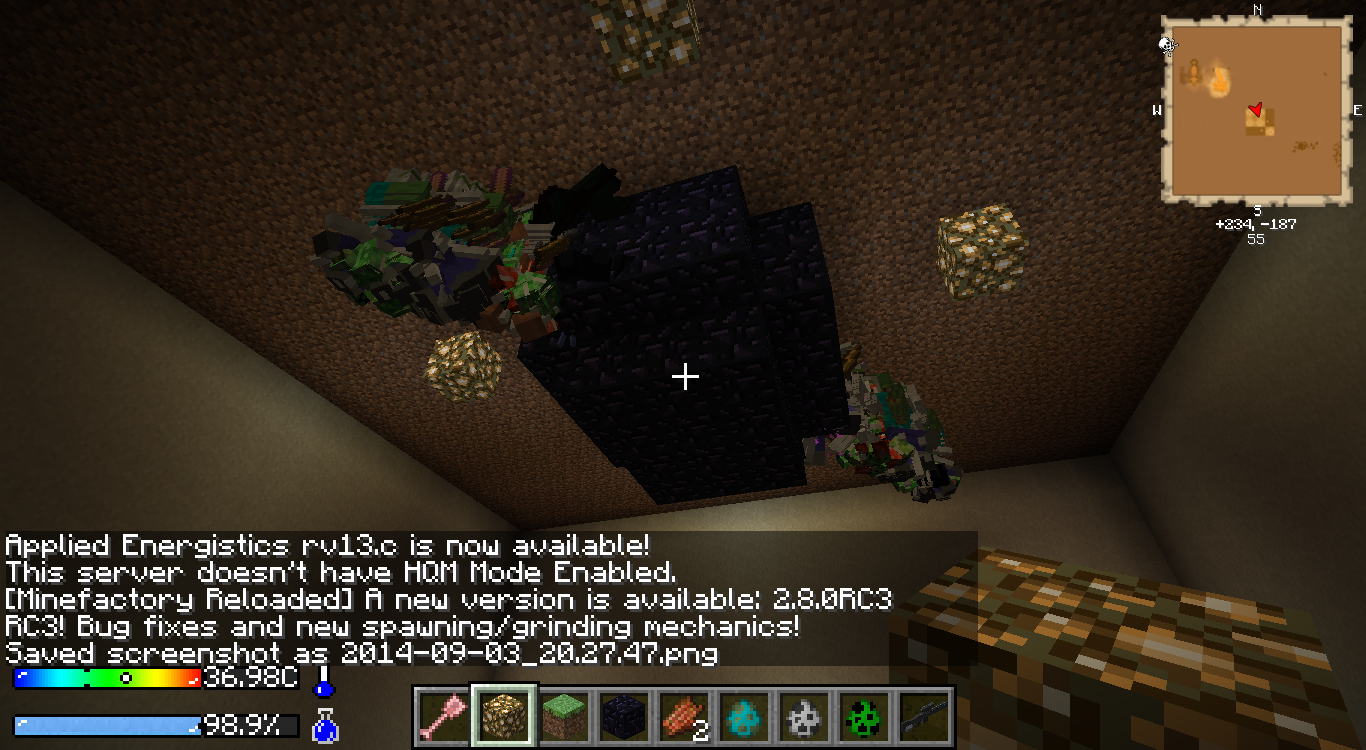This screenshot has height=750, width=1366.
Task: Click the skull death marker on minimap
Action: pos(1167,44)
